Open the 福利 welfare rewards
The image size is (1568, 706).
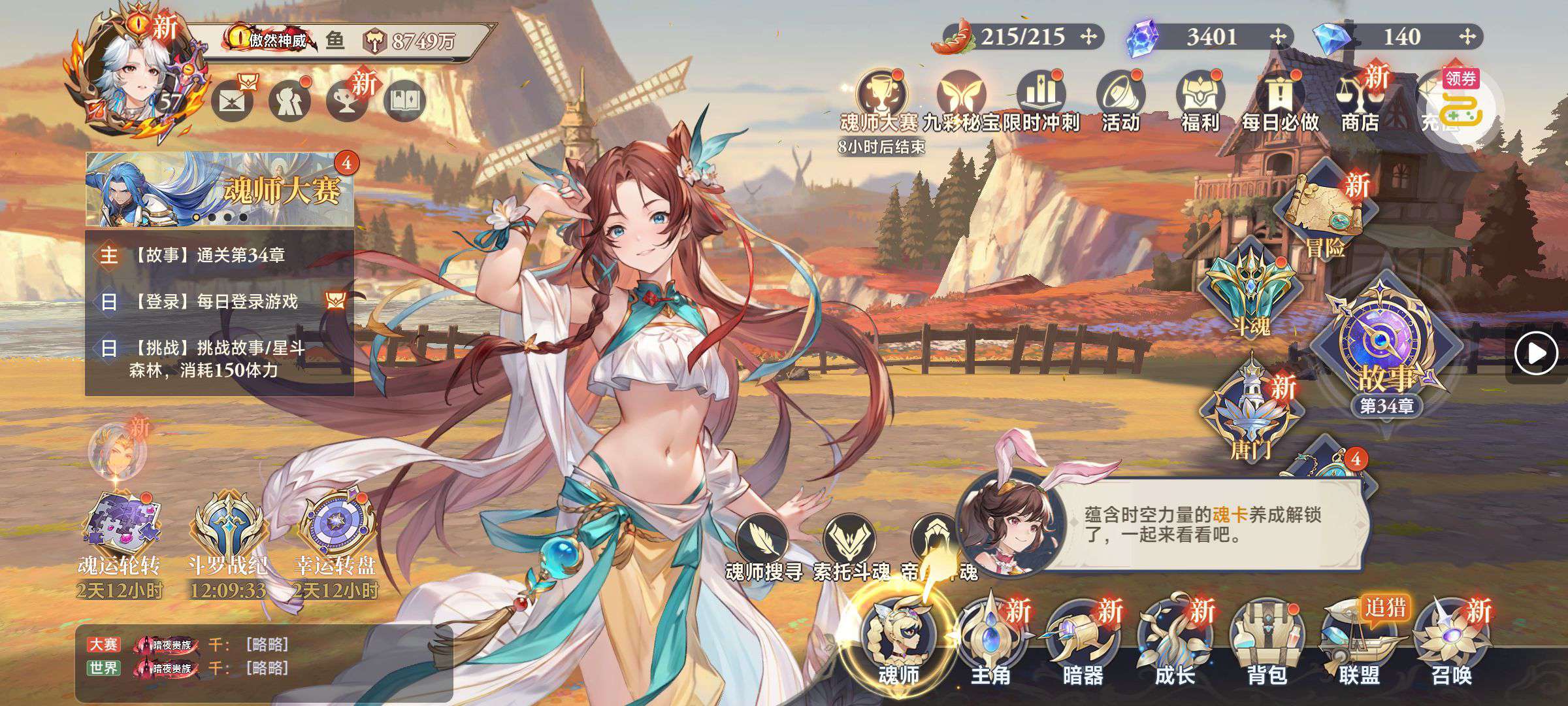pos(1200,101)
